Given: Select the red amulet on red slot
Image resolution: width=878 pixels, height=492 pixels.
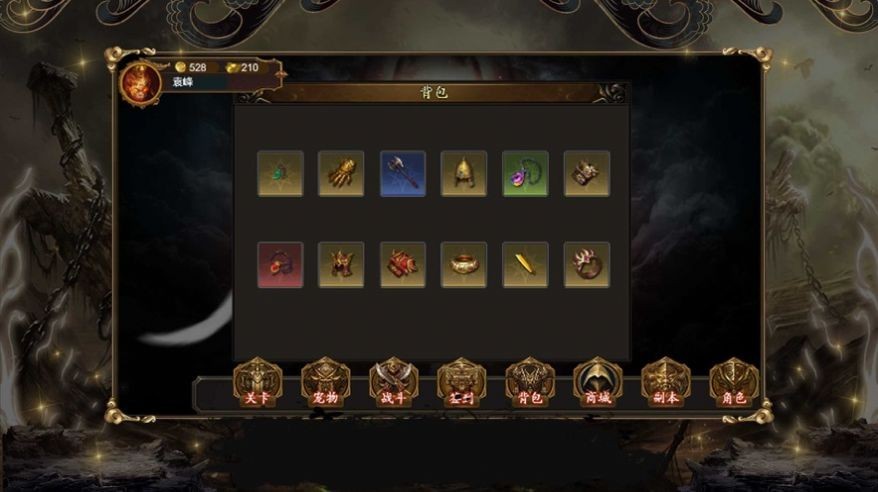Looking at the screenshot, I should coord(280,265).
